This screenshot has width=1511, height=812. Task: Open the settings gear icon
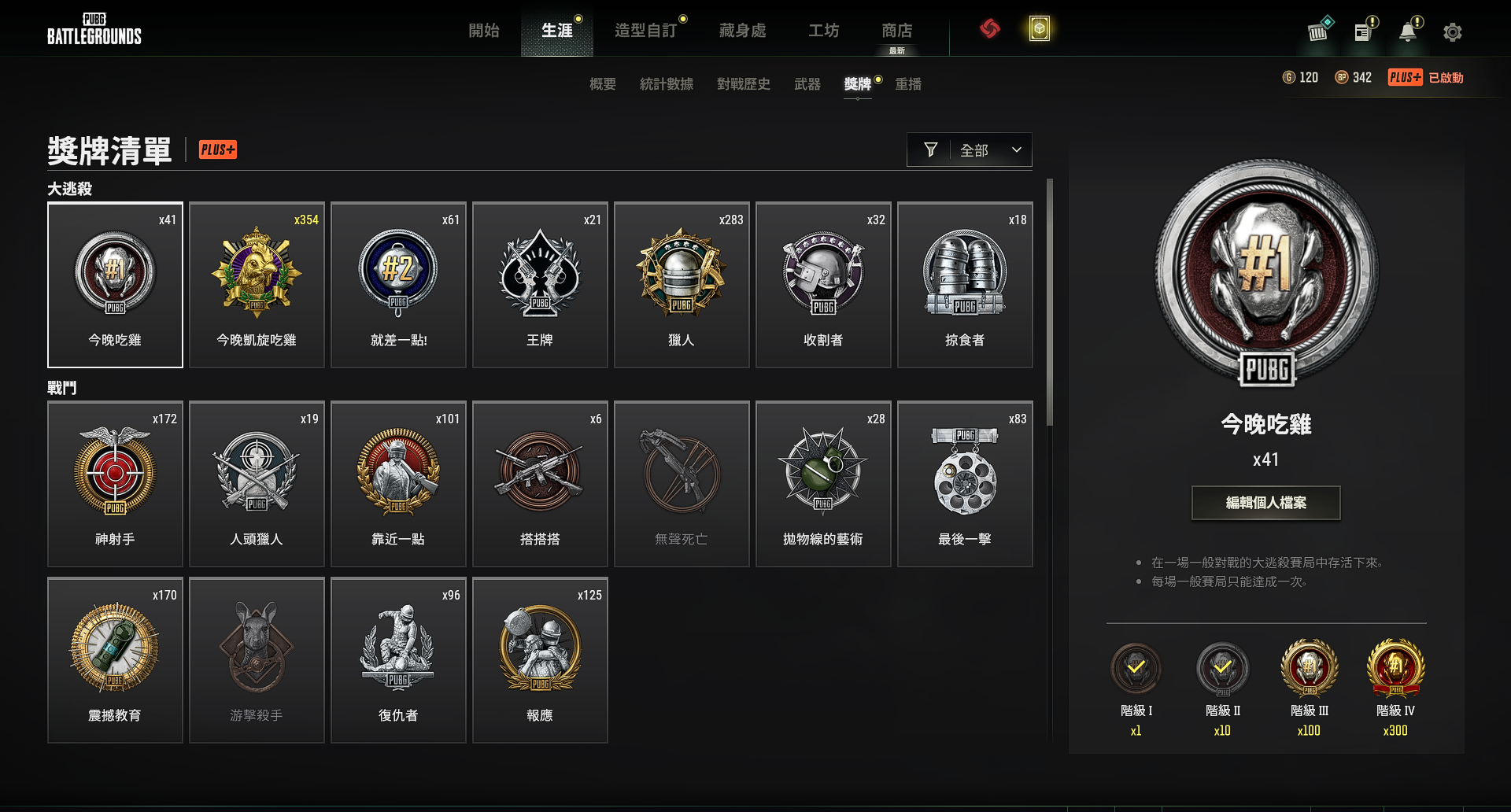tap(1453, 31)
